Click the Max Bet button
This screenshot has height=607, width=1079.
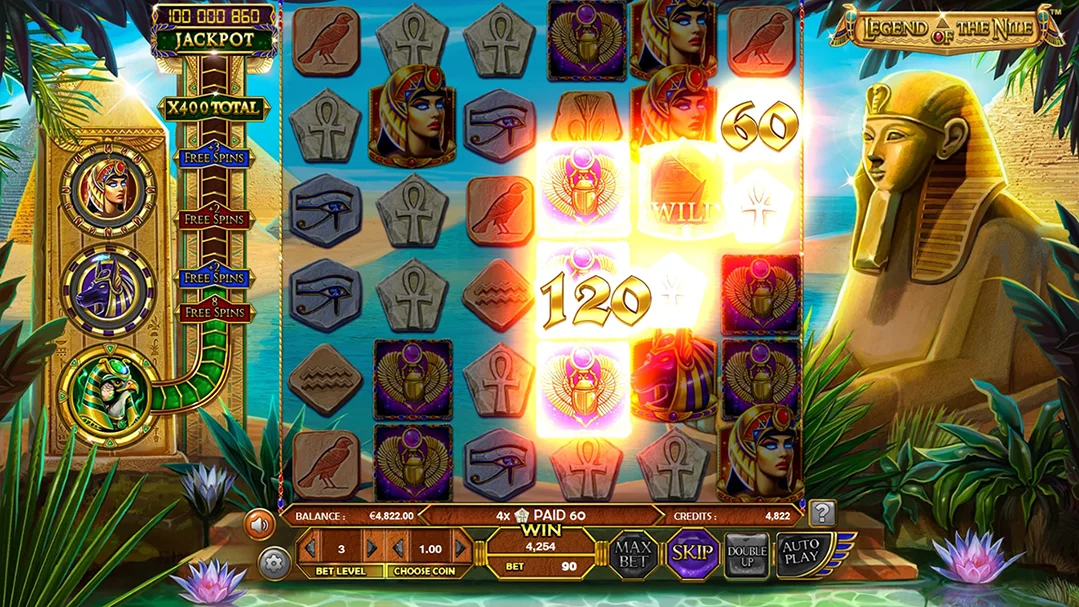tap(632, 553)
